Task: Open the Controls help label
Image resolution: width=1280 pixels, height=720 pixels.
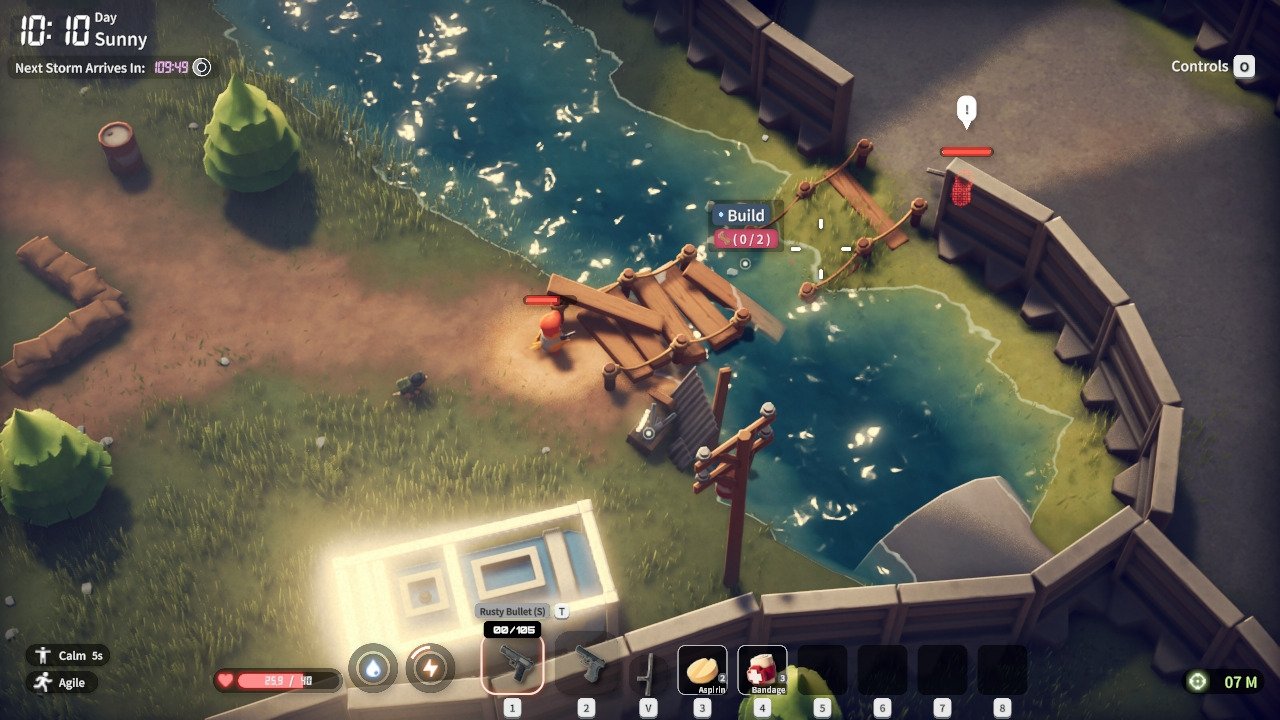Action: pyautogui.click(x=1211, y=67)
